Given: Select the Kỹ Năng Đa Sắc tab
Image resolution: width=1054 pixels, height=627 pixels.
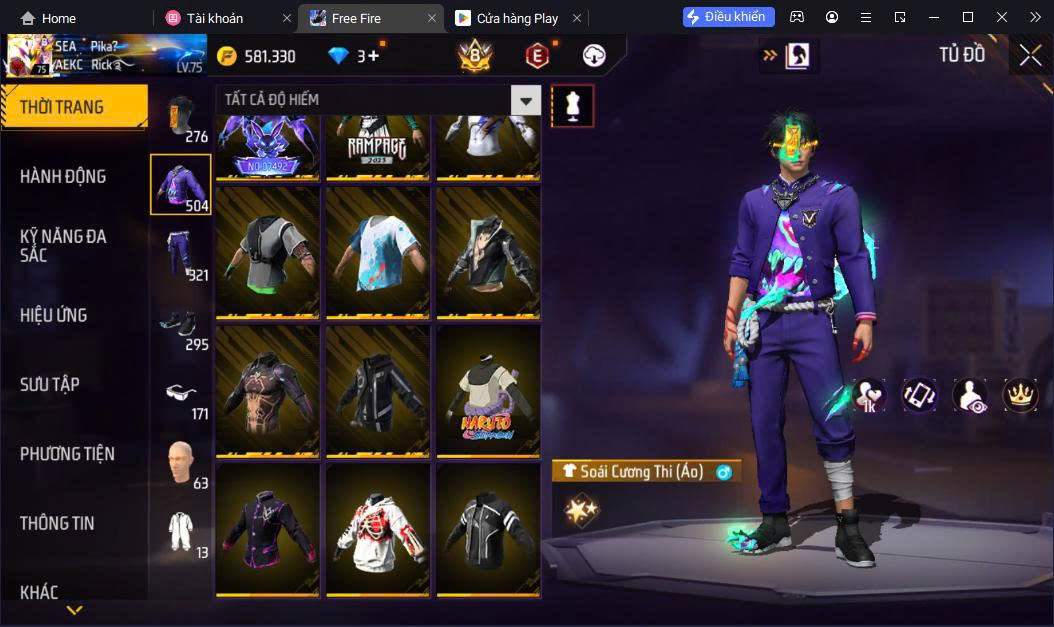Looking at the screenshot, I should [63, 245].
